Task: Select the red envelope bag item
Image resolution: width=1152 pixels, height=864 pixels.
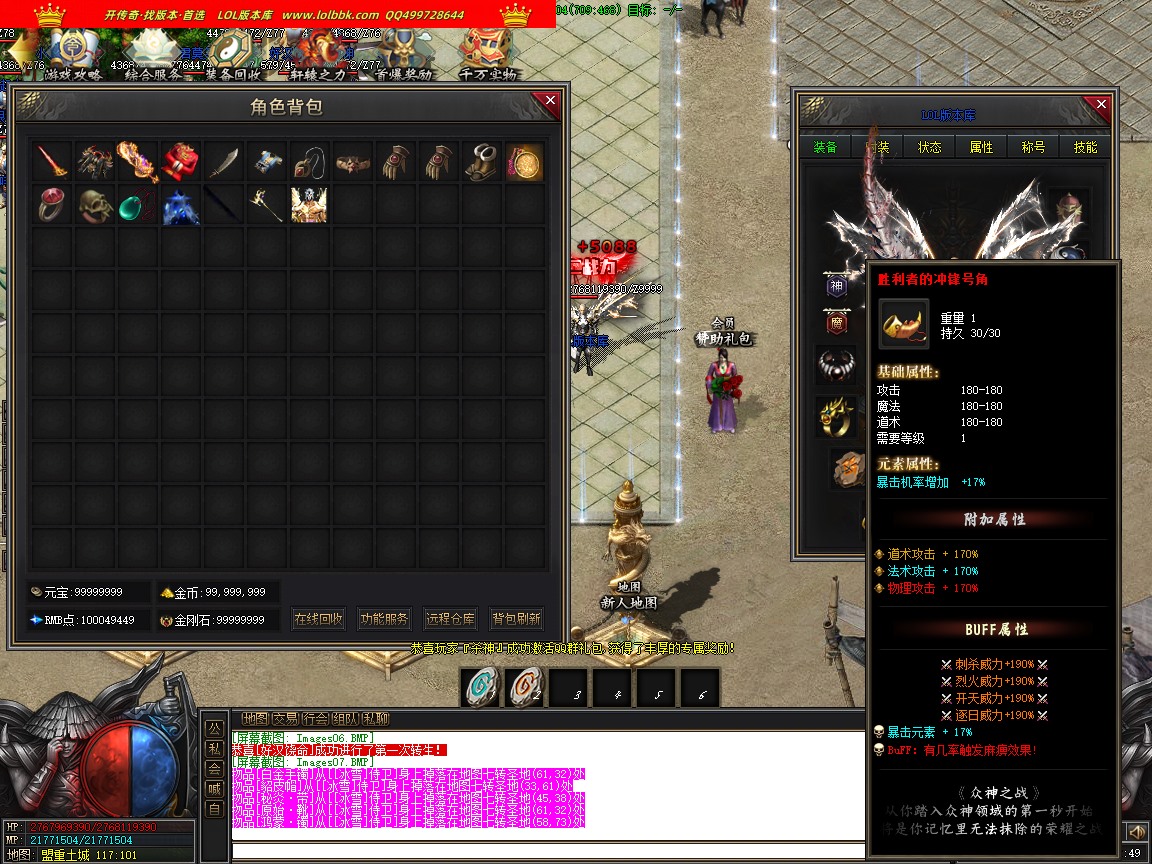Action: 180,162
